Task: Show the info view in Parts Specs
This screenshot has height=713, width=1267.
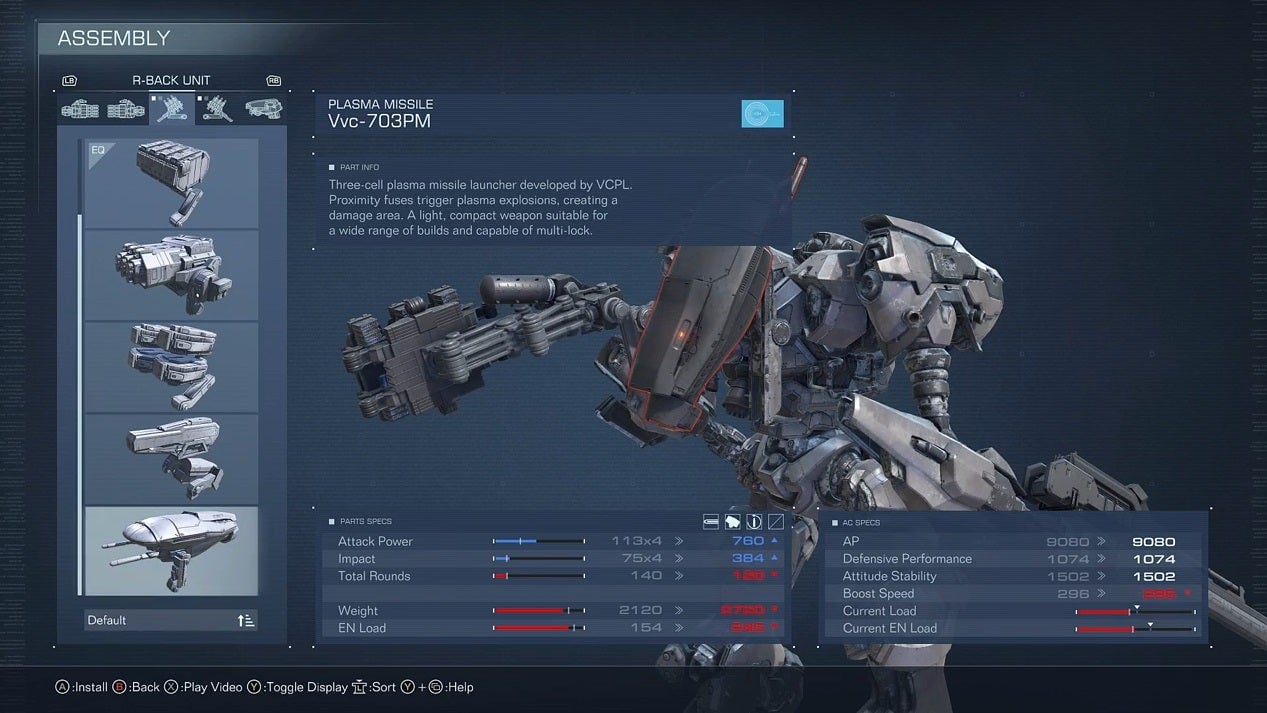Action: 754,521
